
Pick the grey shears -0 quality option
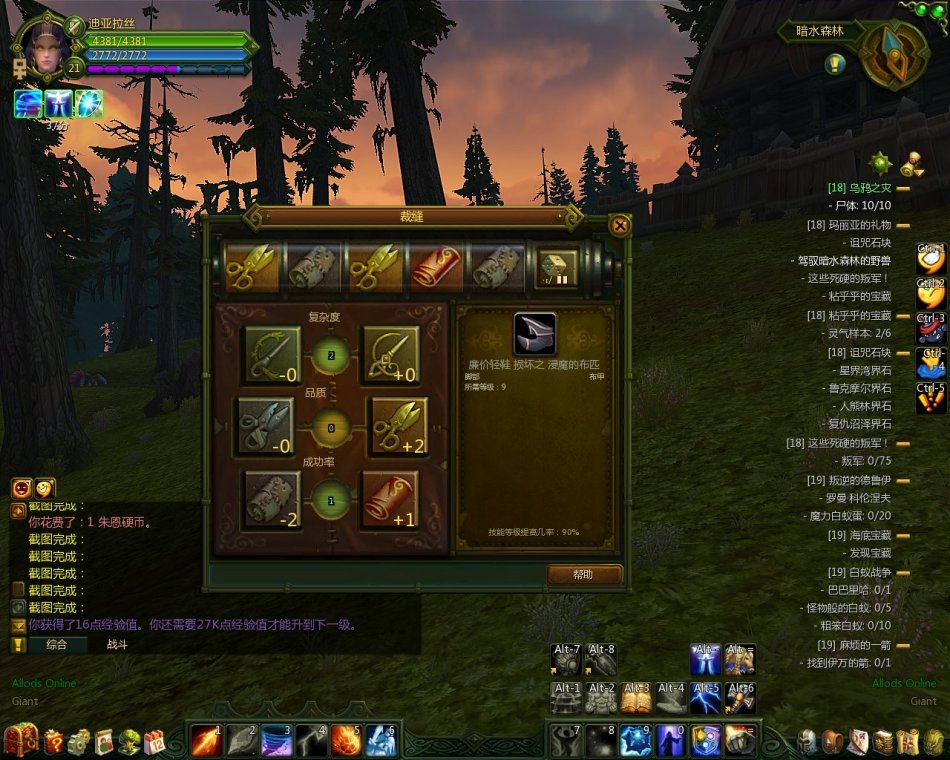265,425
